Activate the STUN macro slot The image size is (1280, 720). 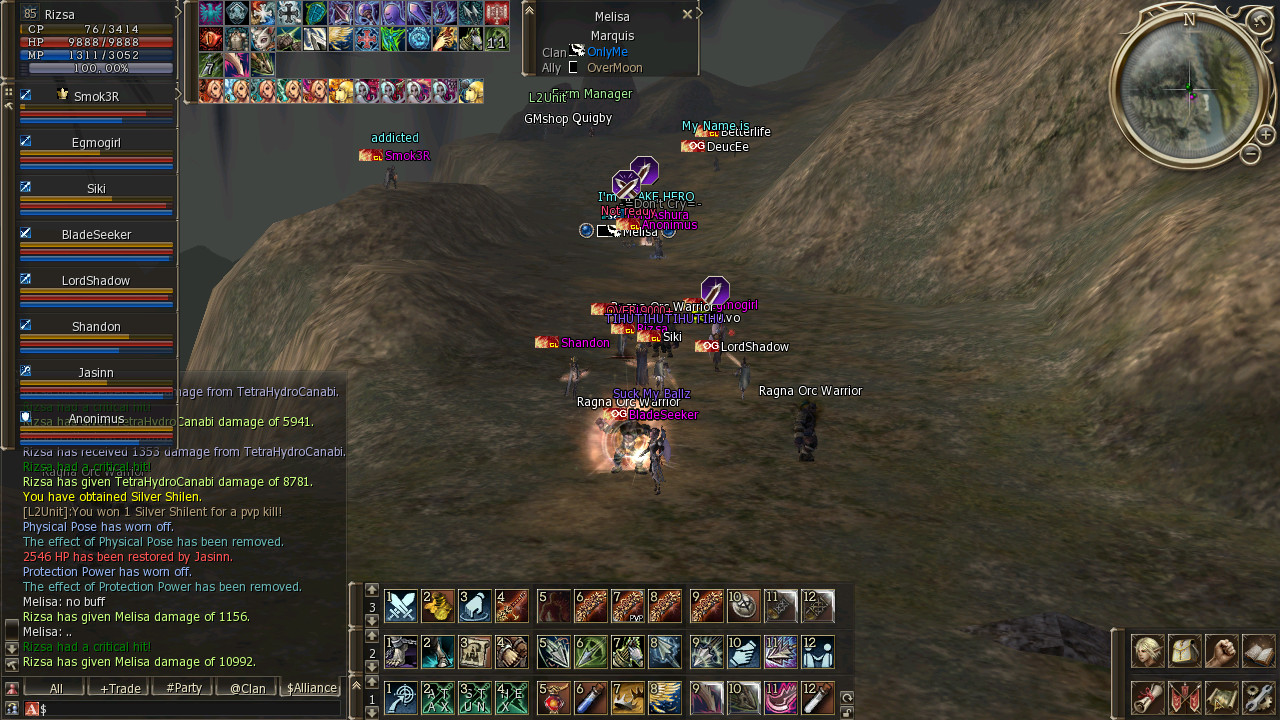click(x=475, y=698)
